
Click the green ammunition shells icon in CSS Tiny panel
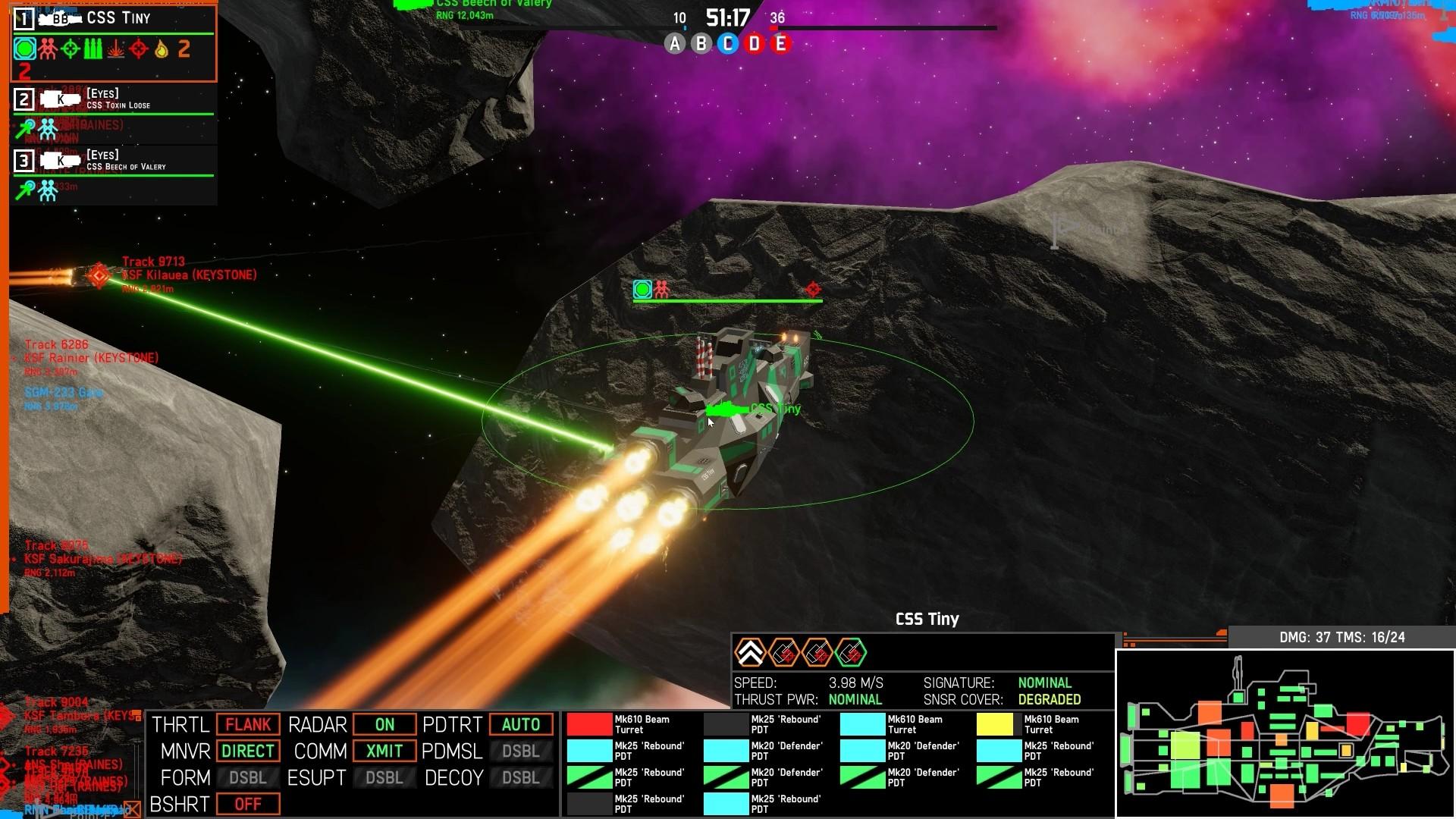pyautogui.click(x=93, y=49)
